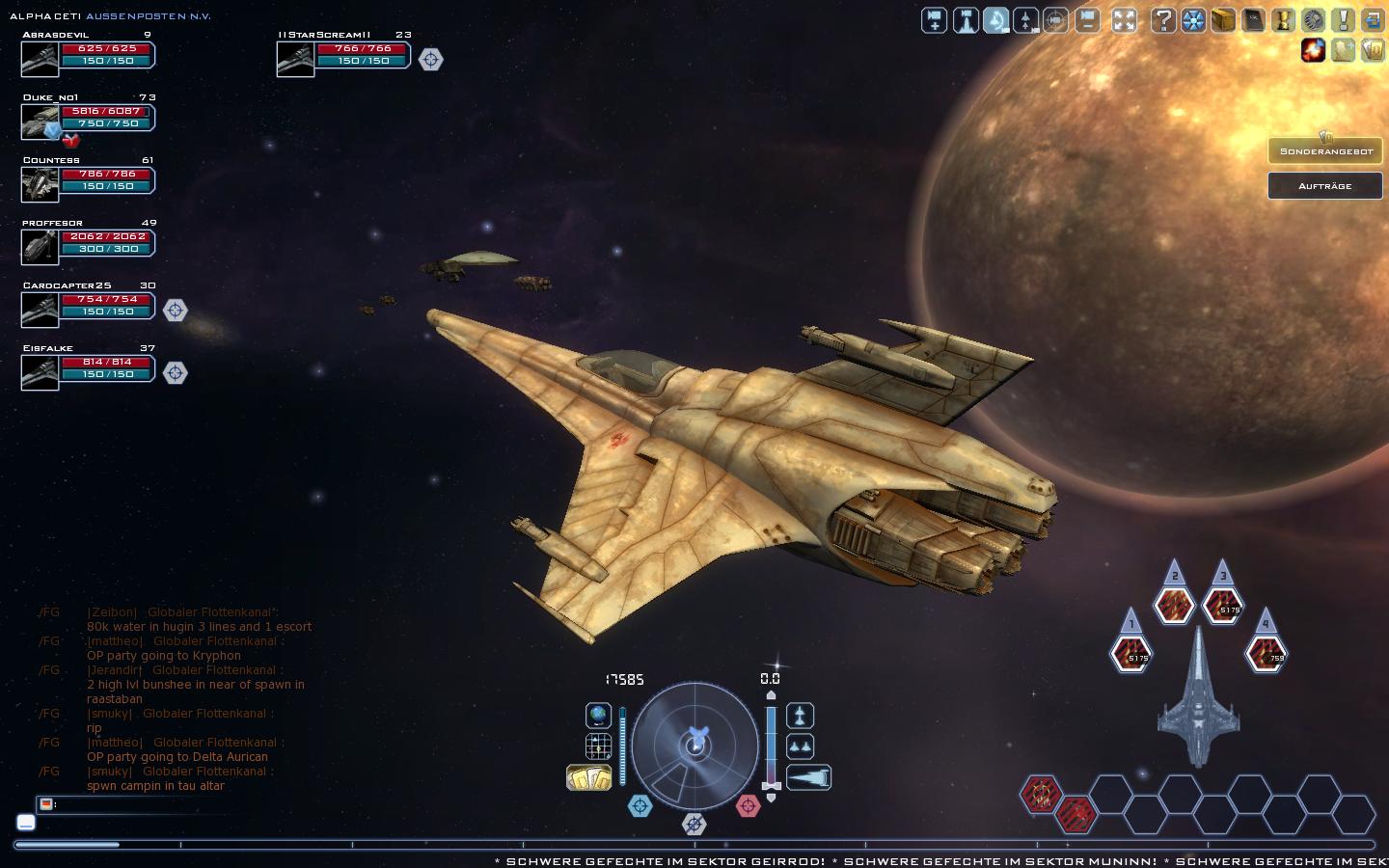Screen dimensions: 1389x868
Task: Open the black journal book icon
Action: (x=1253, y=20)
